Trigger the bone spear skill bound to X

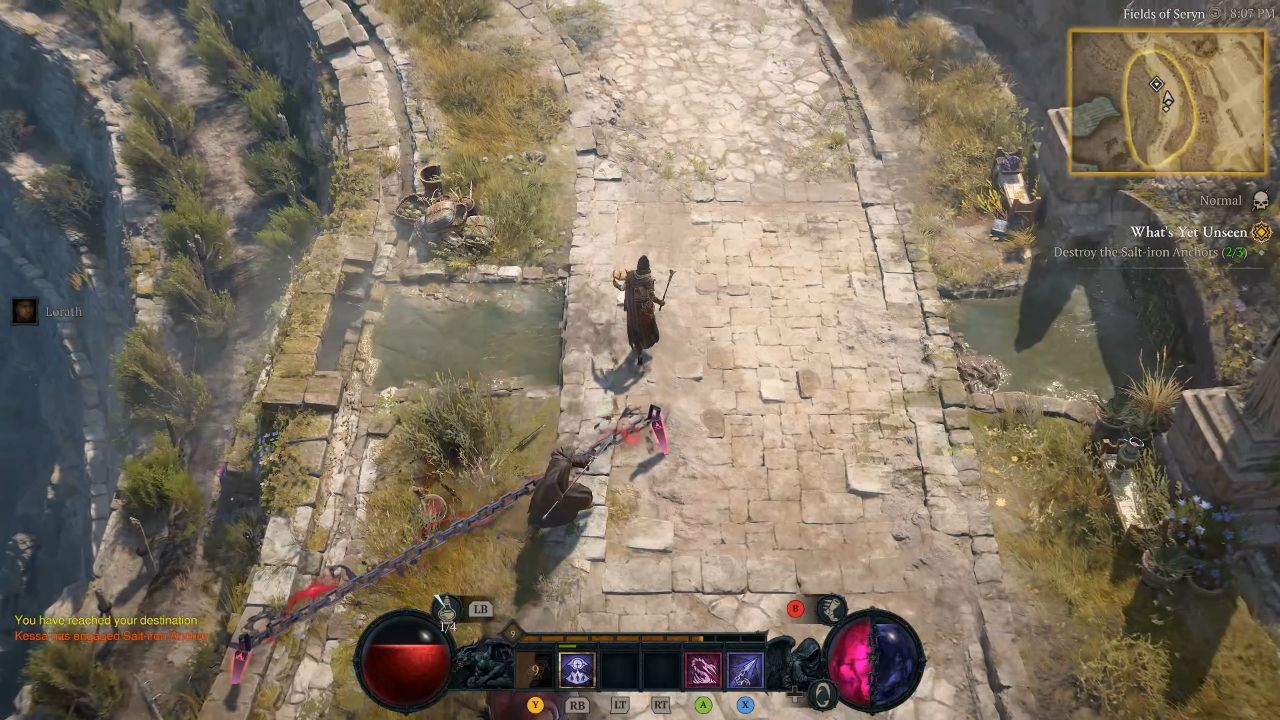(746, 669)
